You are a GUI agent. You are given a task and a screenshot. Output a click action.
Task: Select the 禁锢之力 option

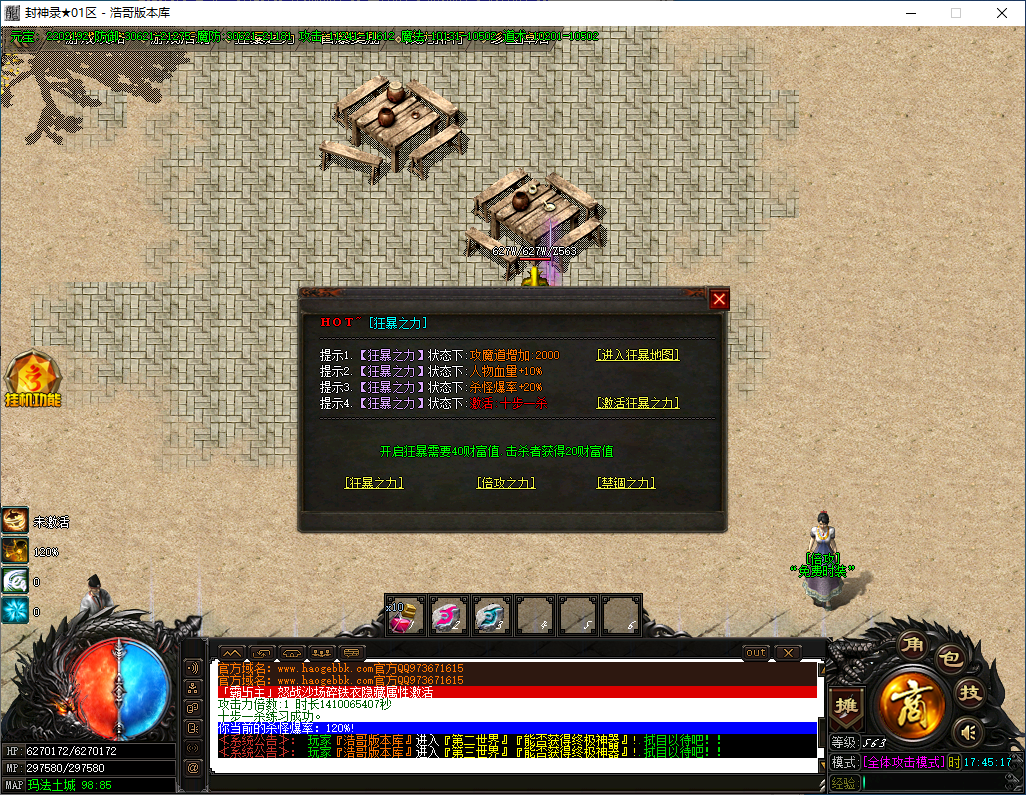tap(626, 482)
